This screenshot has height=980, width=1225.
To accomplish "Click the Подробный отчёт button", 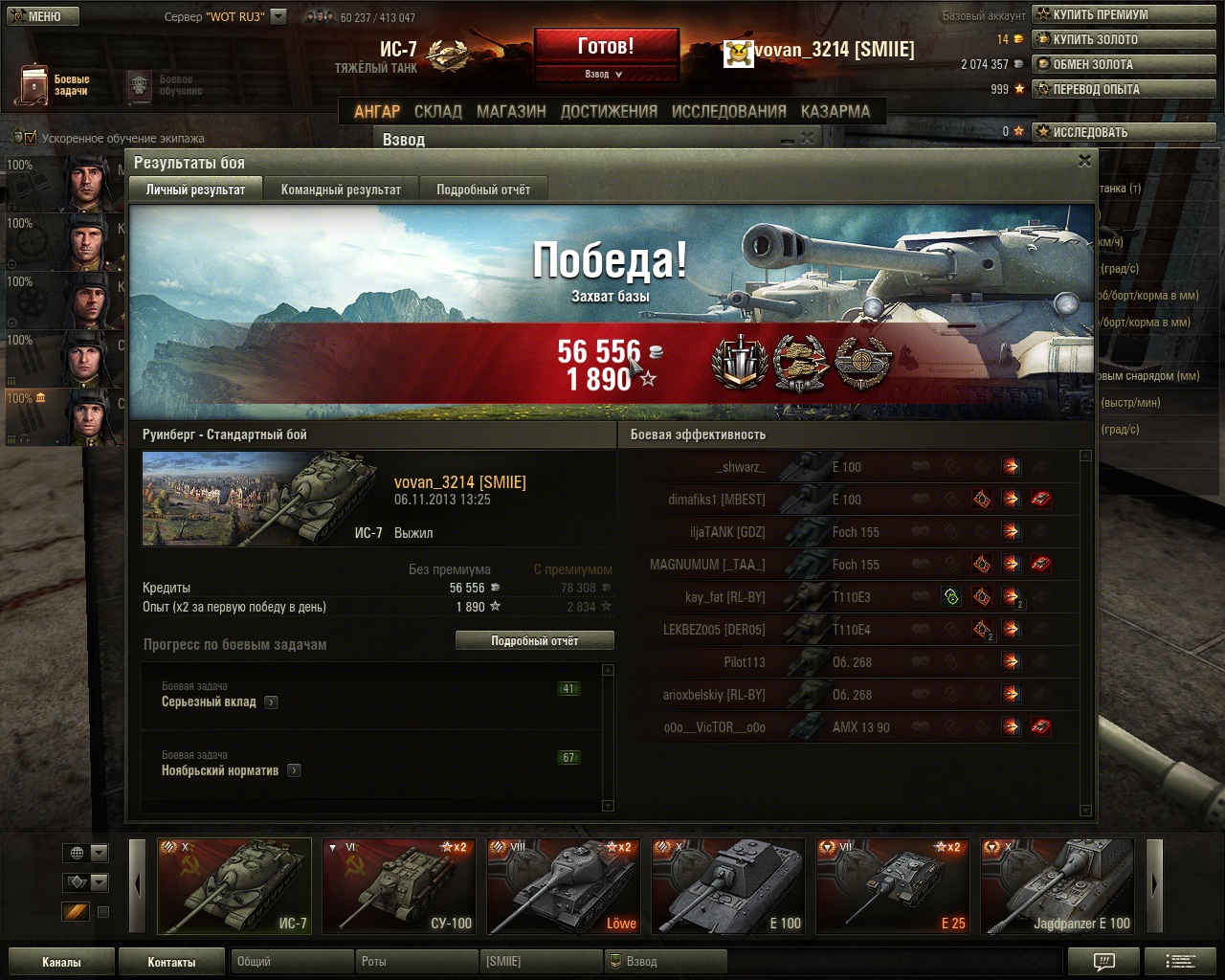I will pyautogui.click(x=534, y=641).
